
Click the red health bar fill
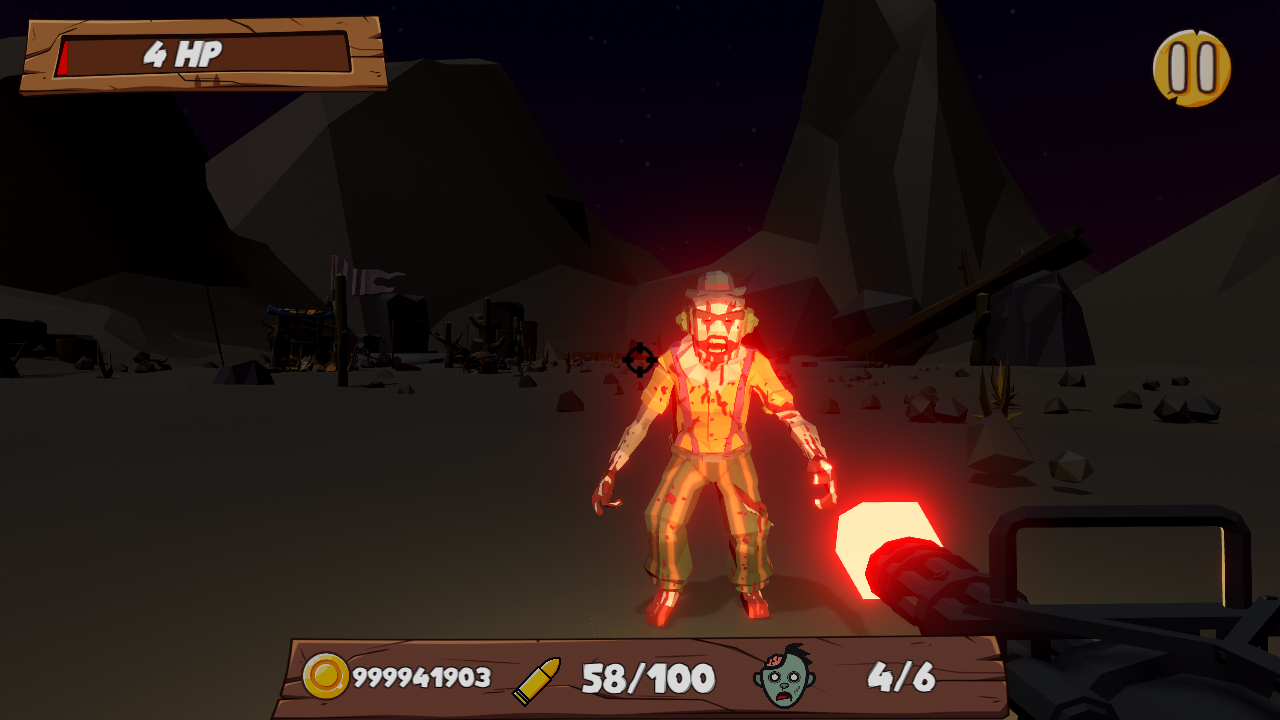pos(63,57)
